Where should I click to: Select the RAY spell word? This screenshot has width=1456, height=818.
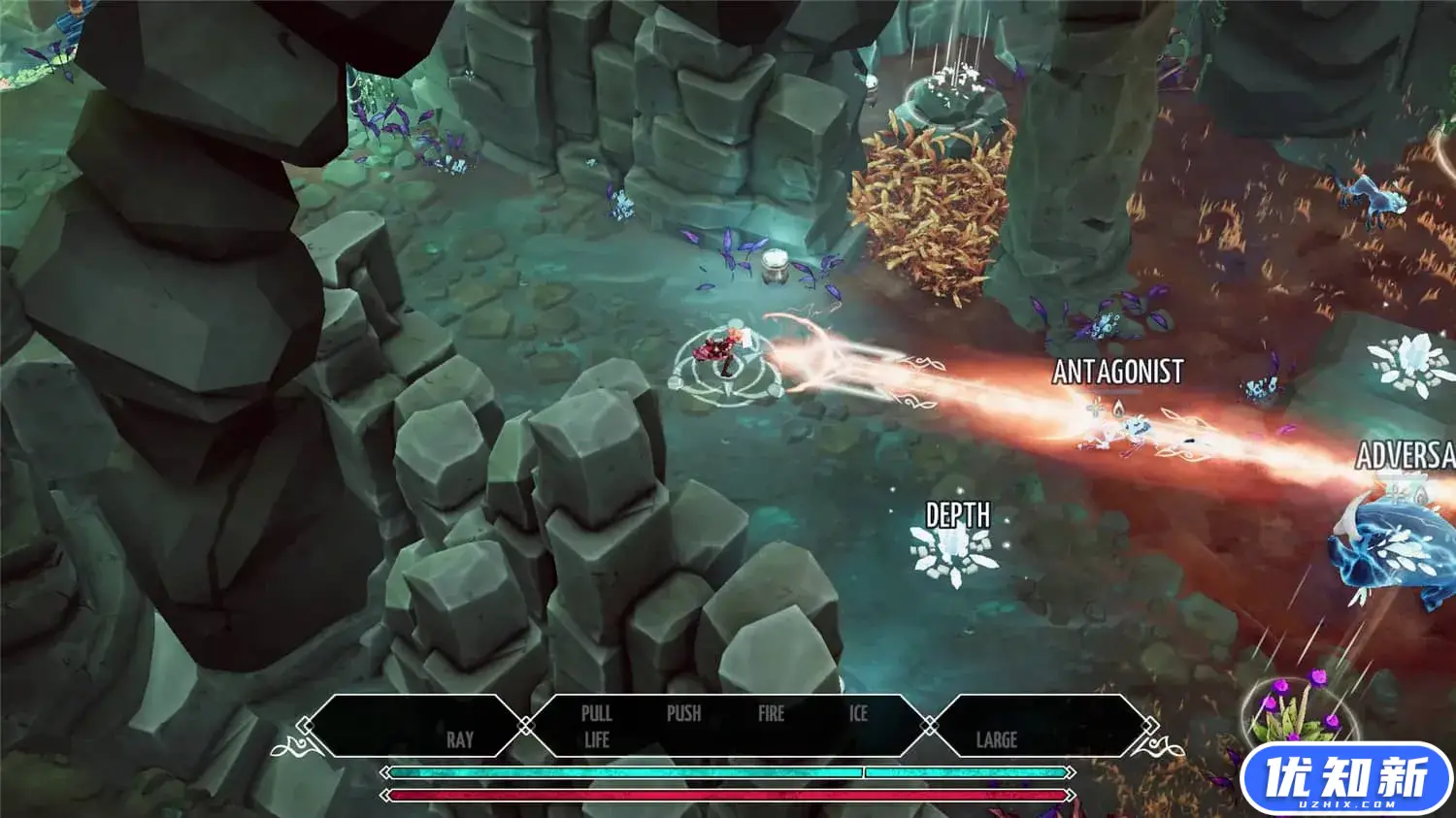point(460,739)
